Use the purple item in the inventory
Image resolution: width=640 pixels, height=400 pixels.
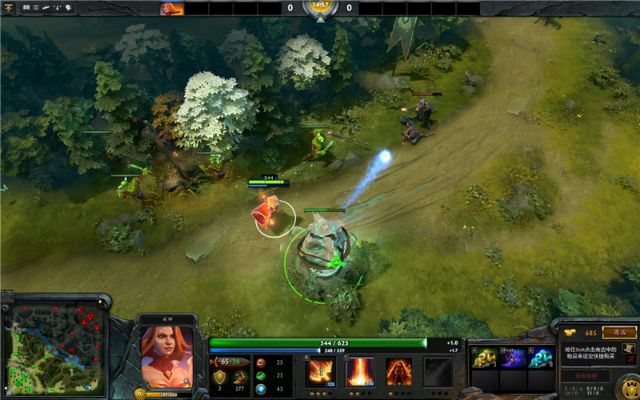click(x=513, y=357)
